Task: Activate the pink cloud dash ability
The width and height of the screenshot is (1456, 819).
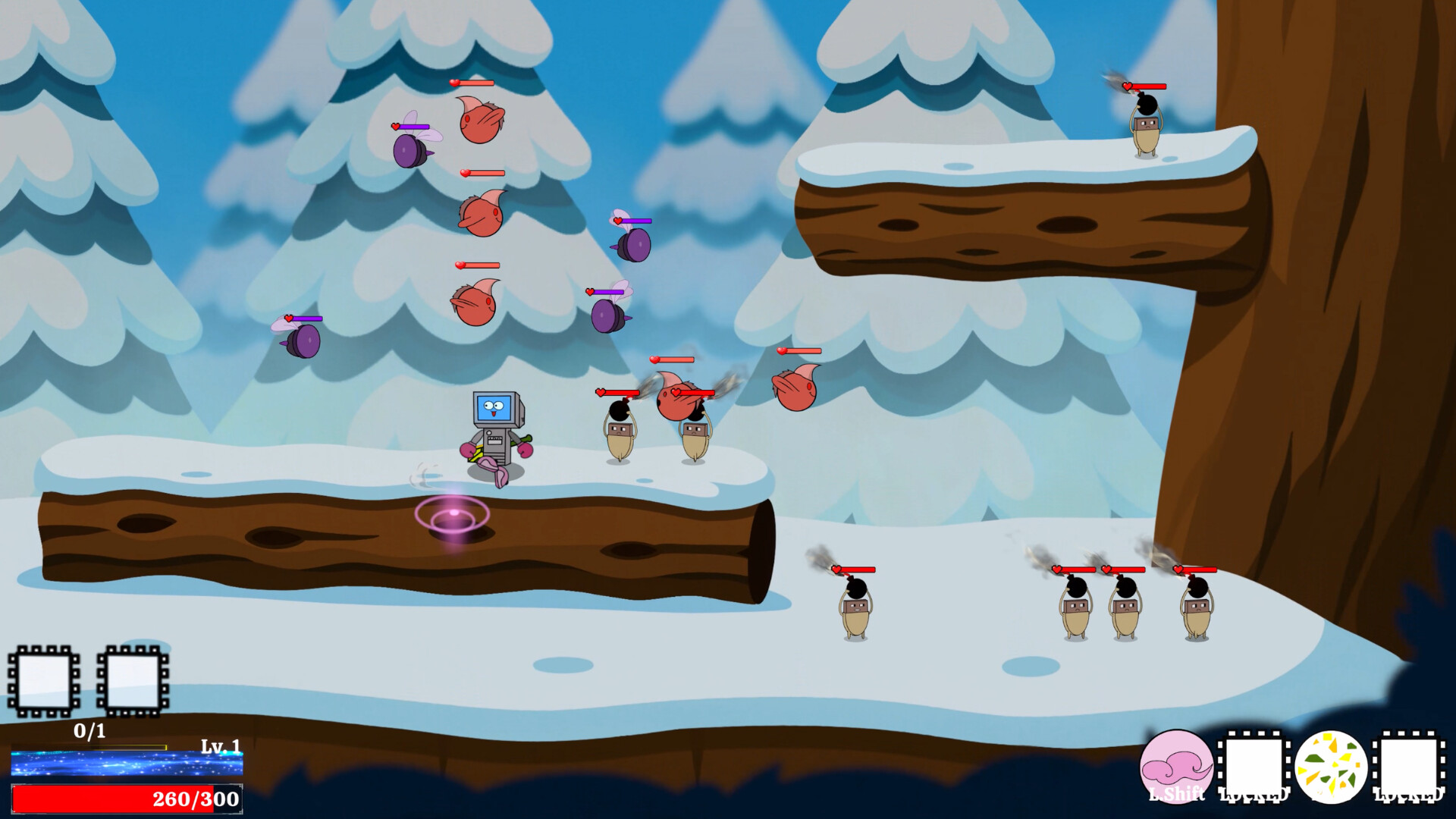Action: point(1176,767)
